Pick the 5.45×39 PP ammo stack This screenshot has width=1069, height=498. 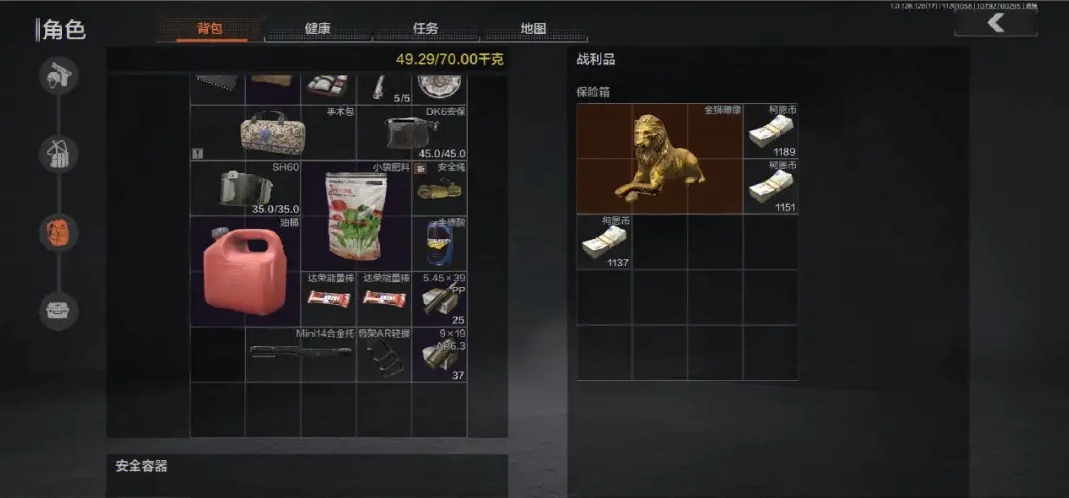point(439,298)
